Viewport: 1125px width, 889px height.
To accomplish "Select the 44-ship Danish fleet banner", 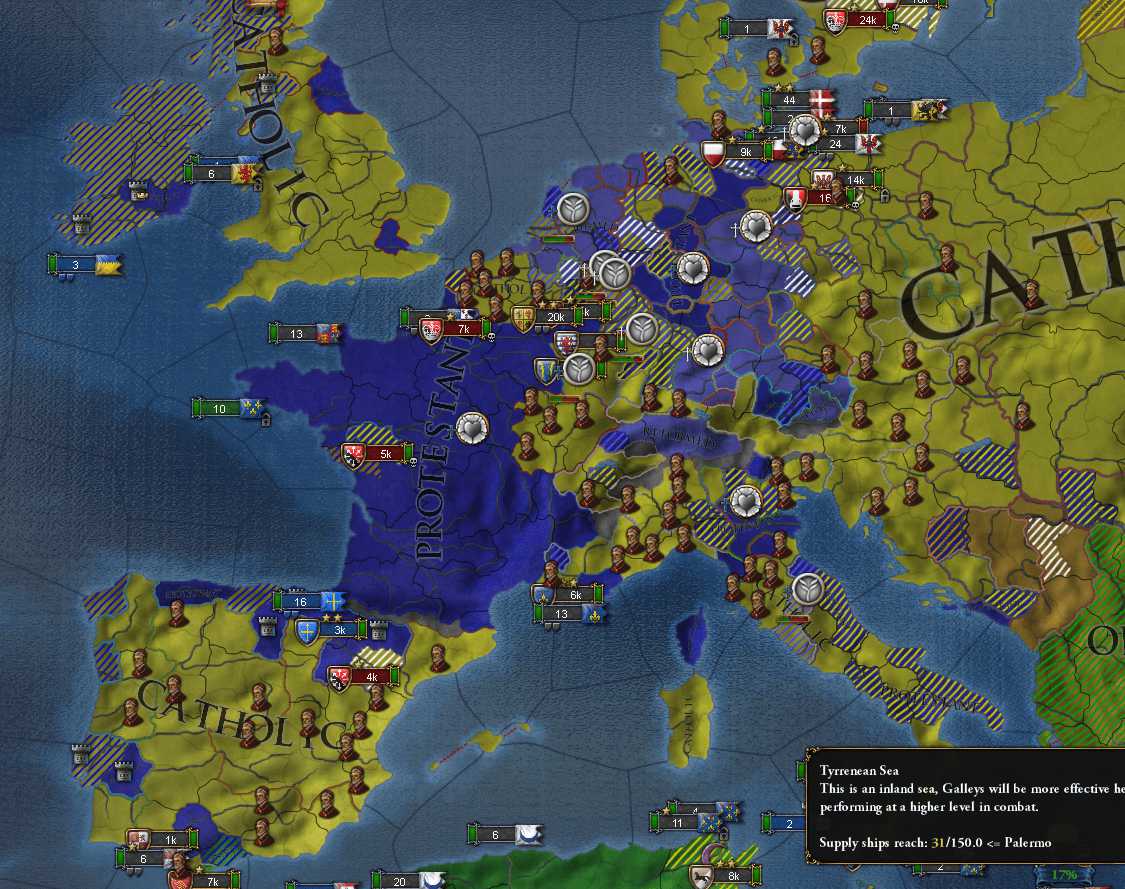I will (790, 99).
